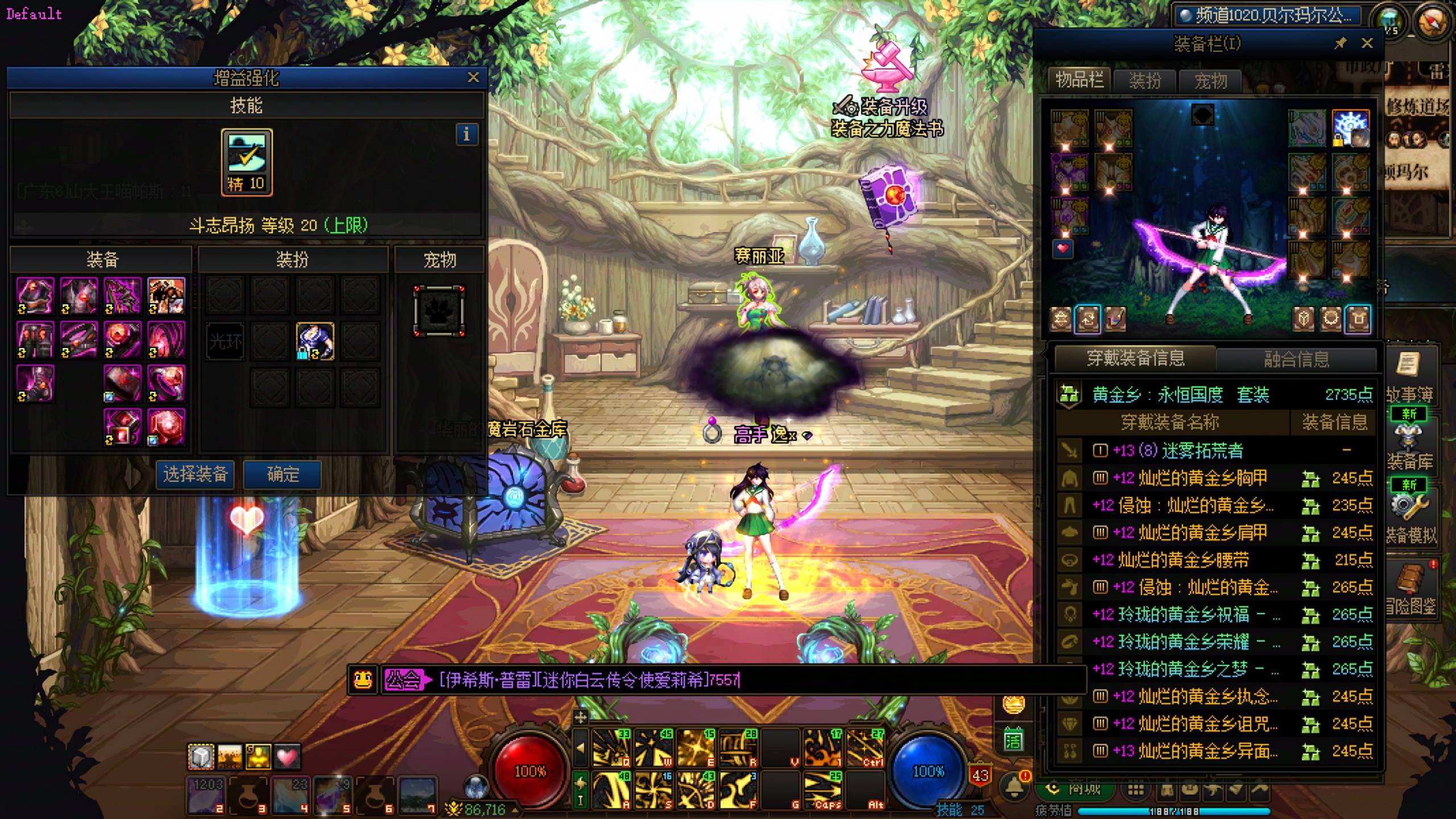This screenshot has width=1456, height=819.
Task: Click the 选择装备 select equipment button
Action: [x=195, y=474]
